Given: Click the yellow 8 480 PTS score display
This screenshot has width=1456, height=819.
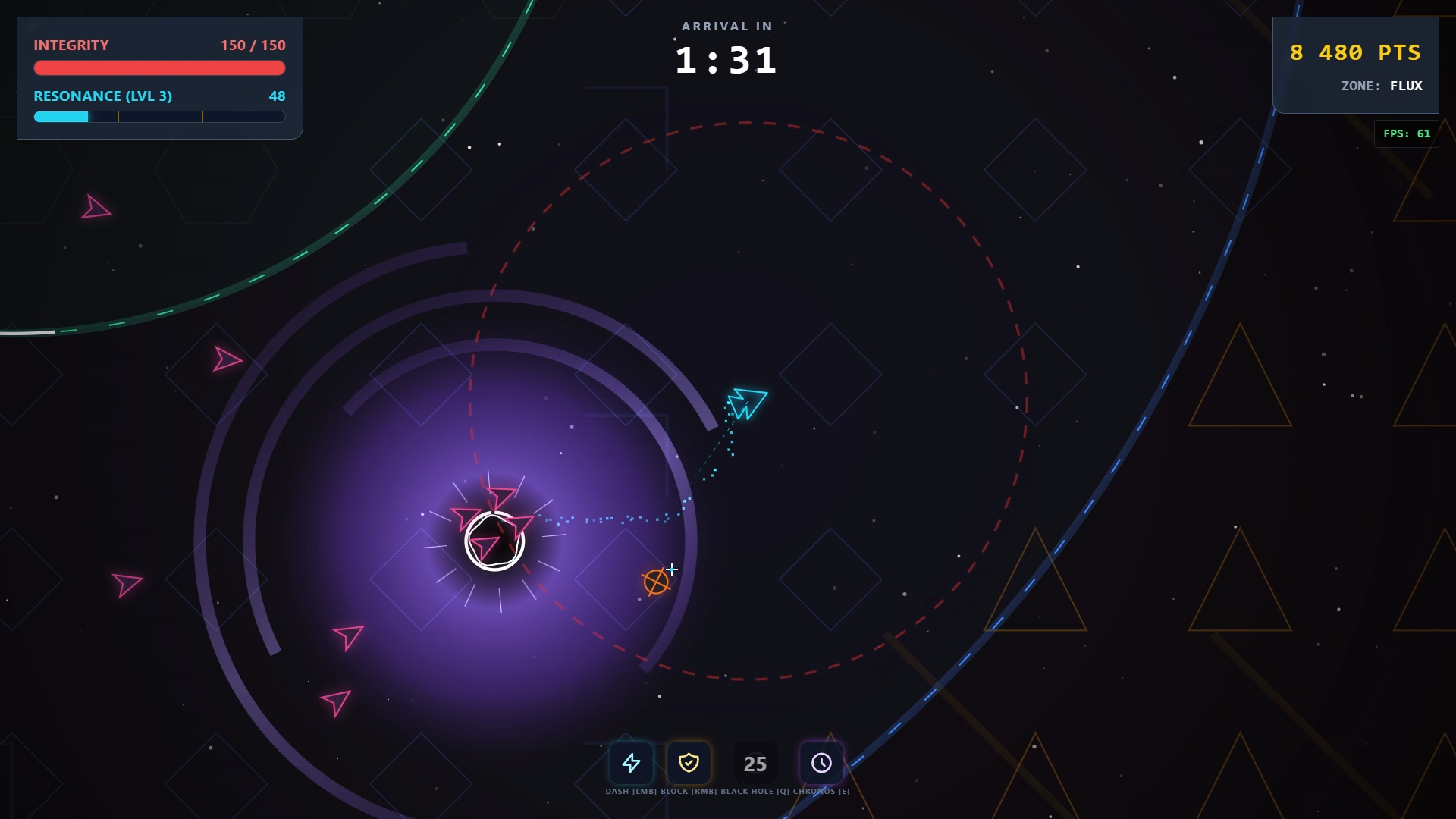Looking at the screenshot, I should pos(1354,53).
